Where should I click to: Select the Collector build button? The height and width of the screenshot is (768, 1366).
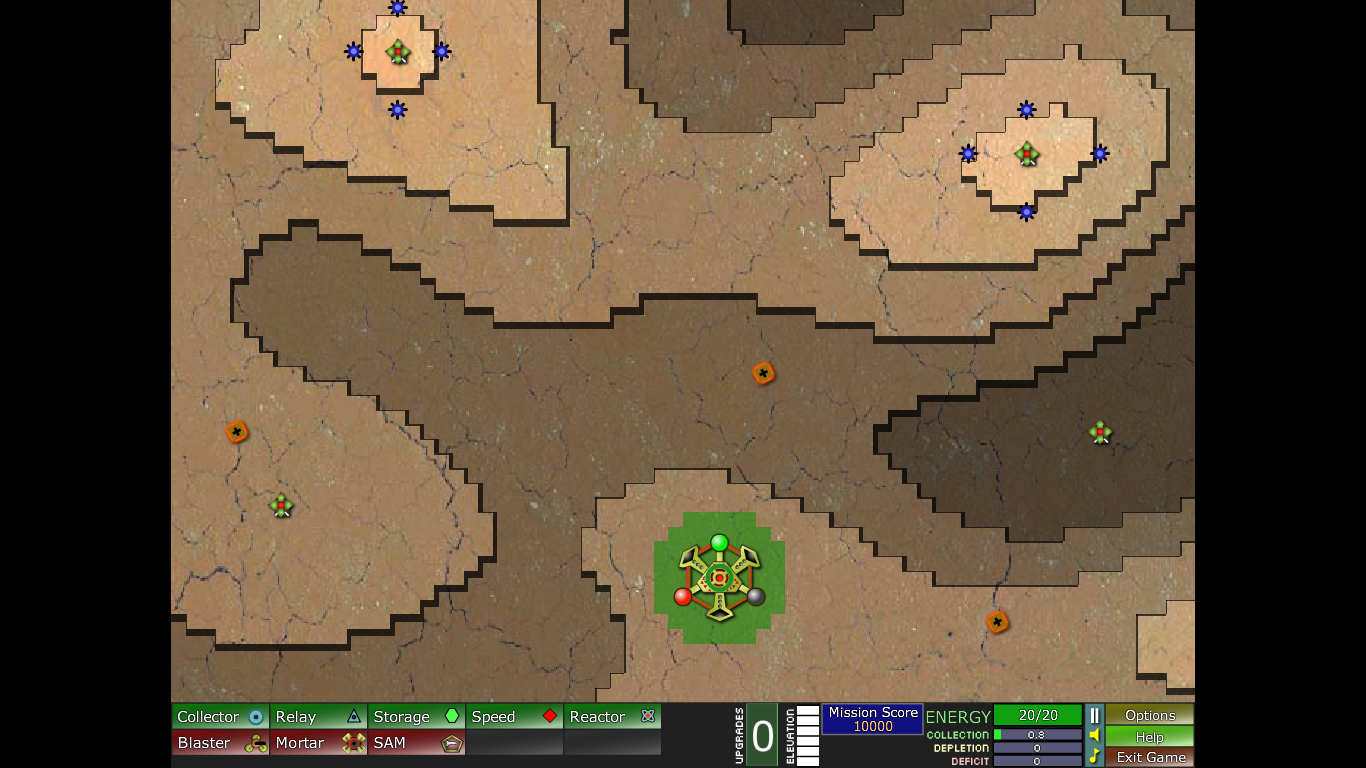[x=221, y=716]
